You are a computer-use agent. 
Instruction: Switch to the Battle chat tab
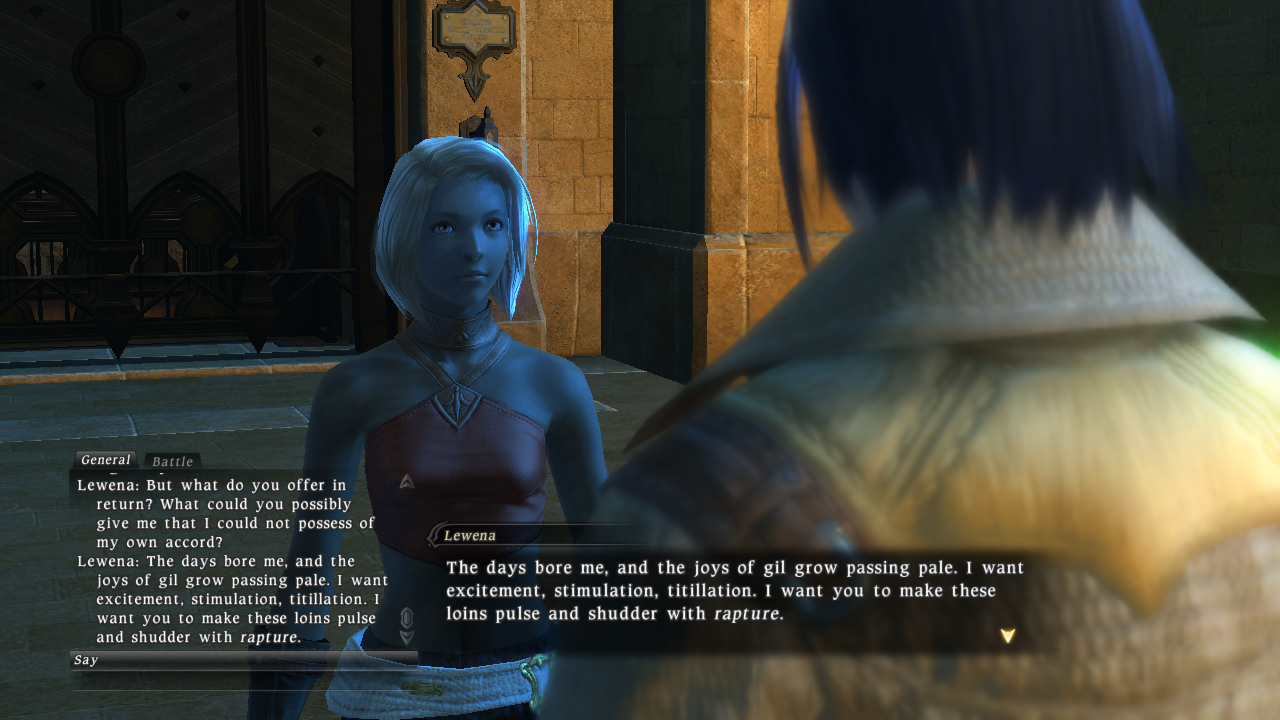(172, 461)
